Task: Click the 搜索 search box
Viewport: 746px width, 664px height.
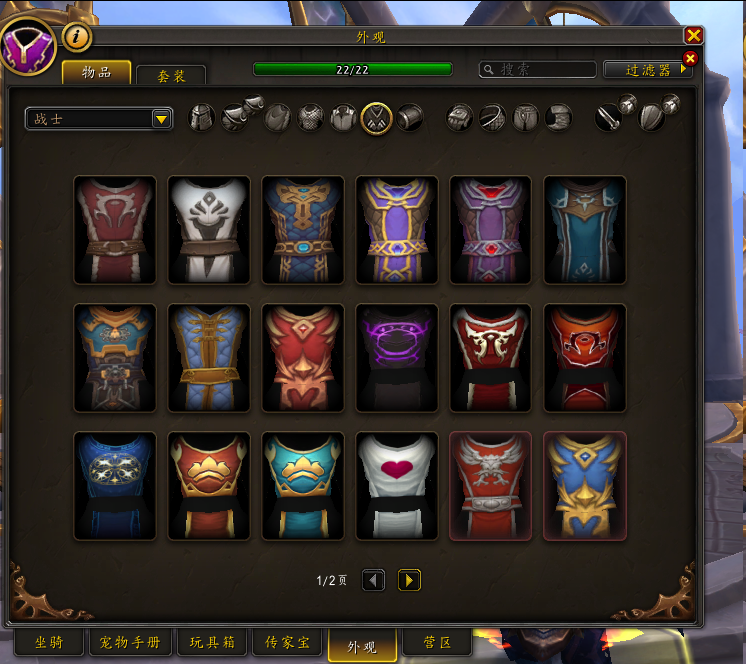Action: tap(538, 70)
